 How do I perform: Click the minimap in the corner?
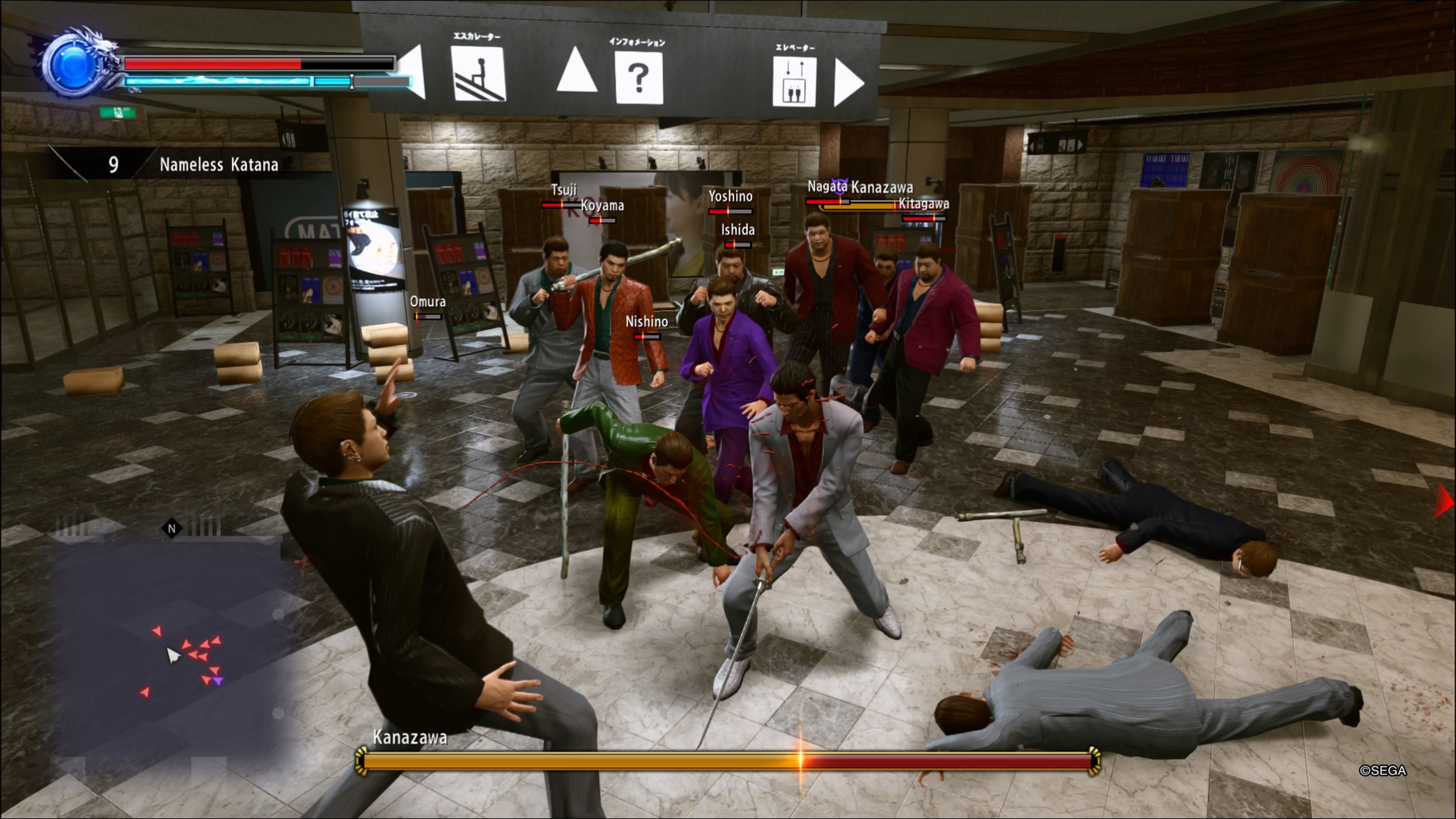coord(169,639)
